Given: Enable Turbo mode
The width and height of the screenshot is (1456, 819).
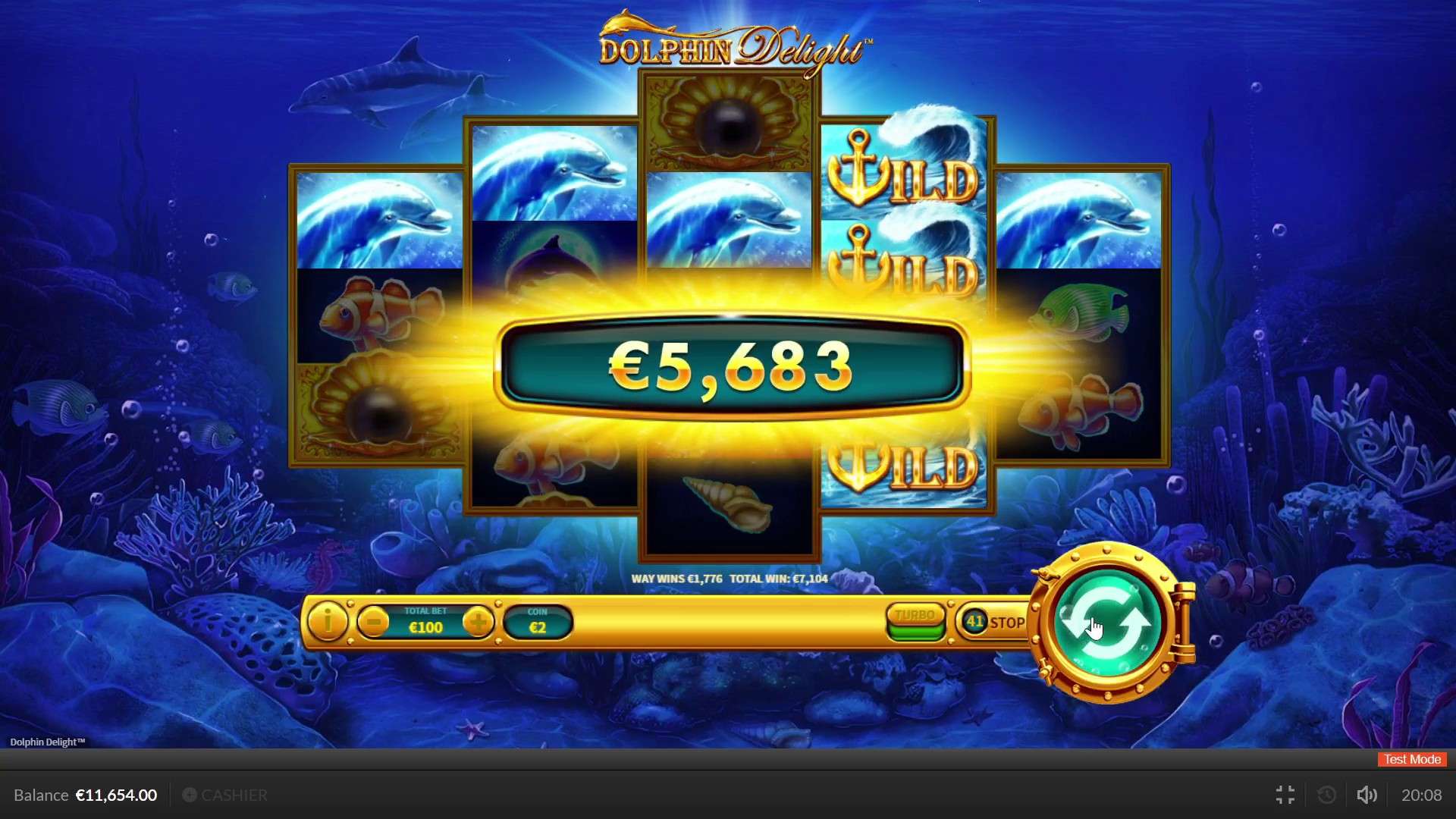Looking at the screenshot, I should coord(915,616).
